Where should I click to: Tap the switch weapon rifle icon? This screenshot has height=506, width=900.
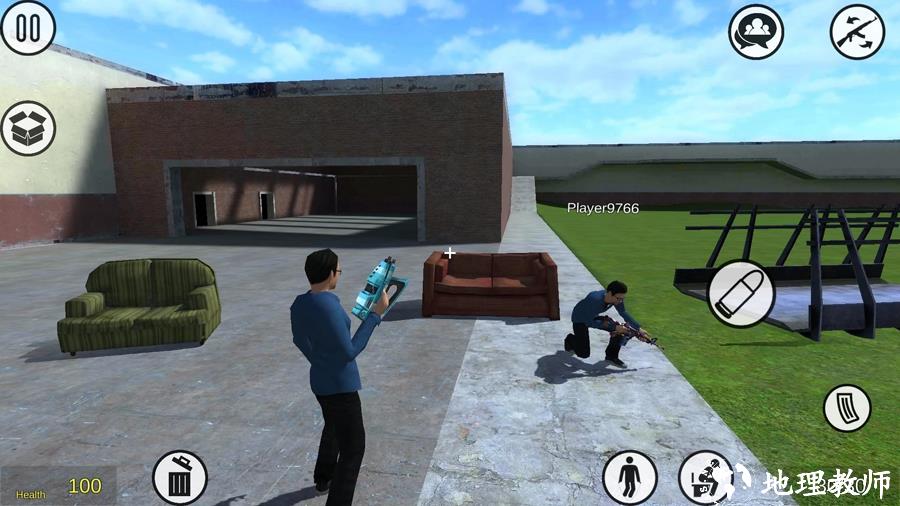[x=857, y=32]
